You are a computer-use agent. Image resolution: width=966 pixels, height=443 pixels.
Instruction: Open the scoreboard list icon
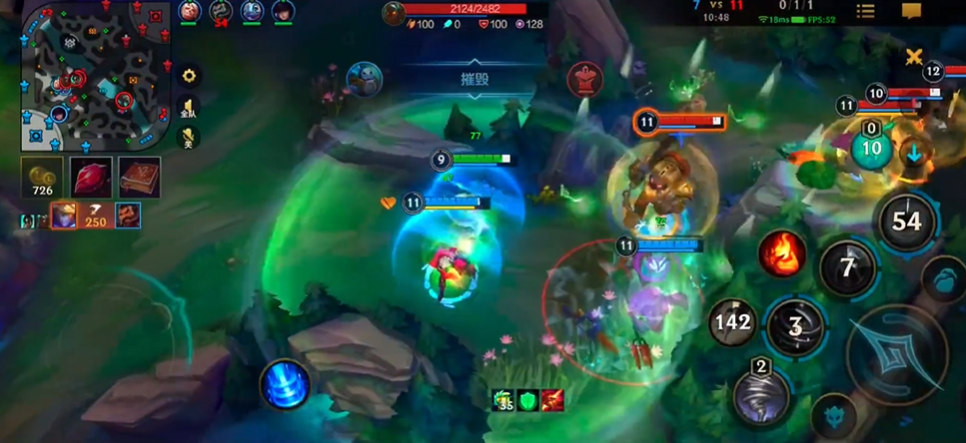point(865,11)
